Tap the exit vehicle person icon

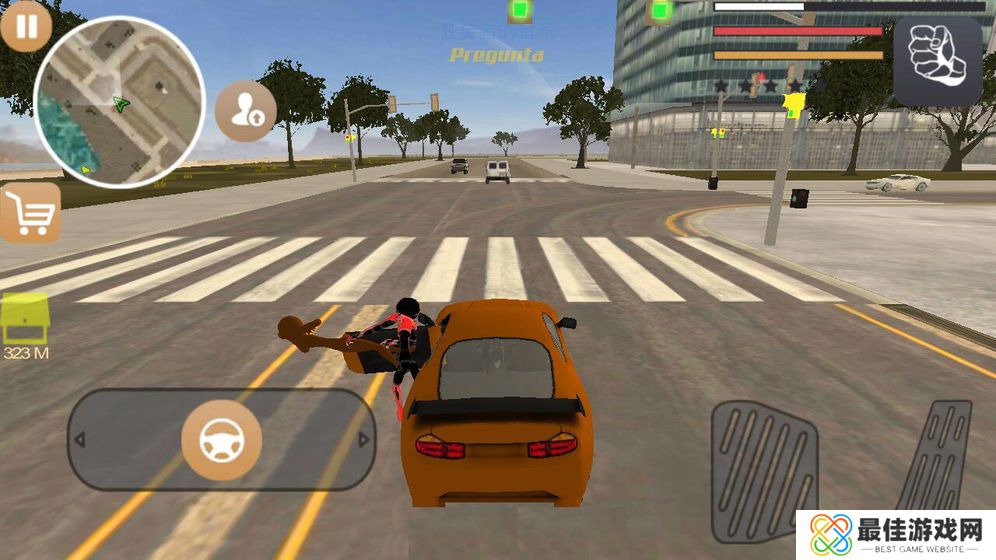coord(245,111)
